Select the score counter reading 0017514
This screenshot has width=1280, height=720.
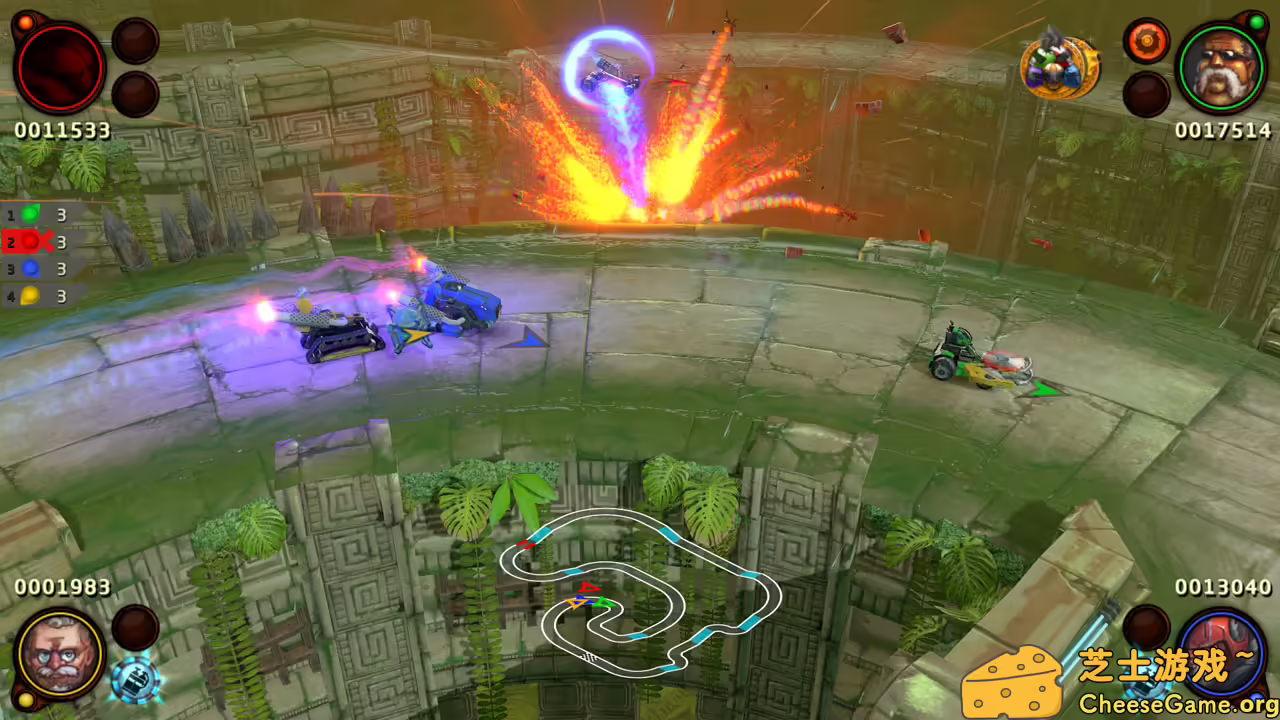pyautogui.click(x=1222, y=130)
